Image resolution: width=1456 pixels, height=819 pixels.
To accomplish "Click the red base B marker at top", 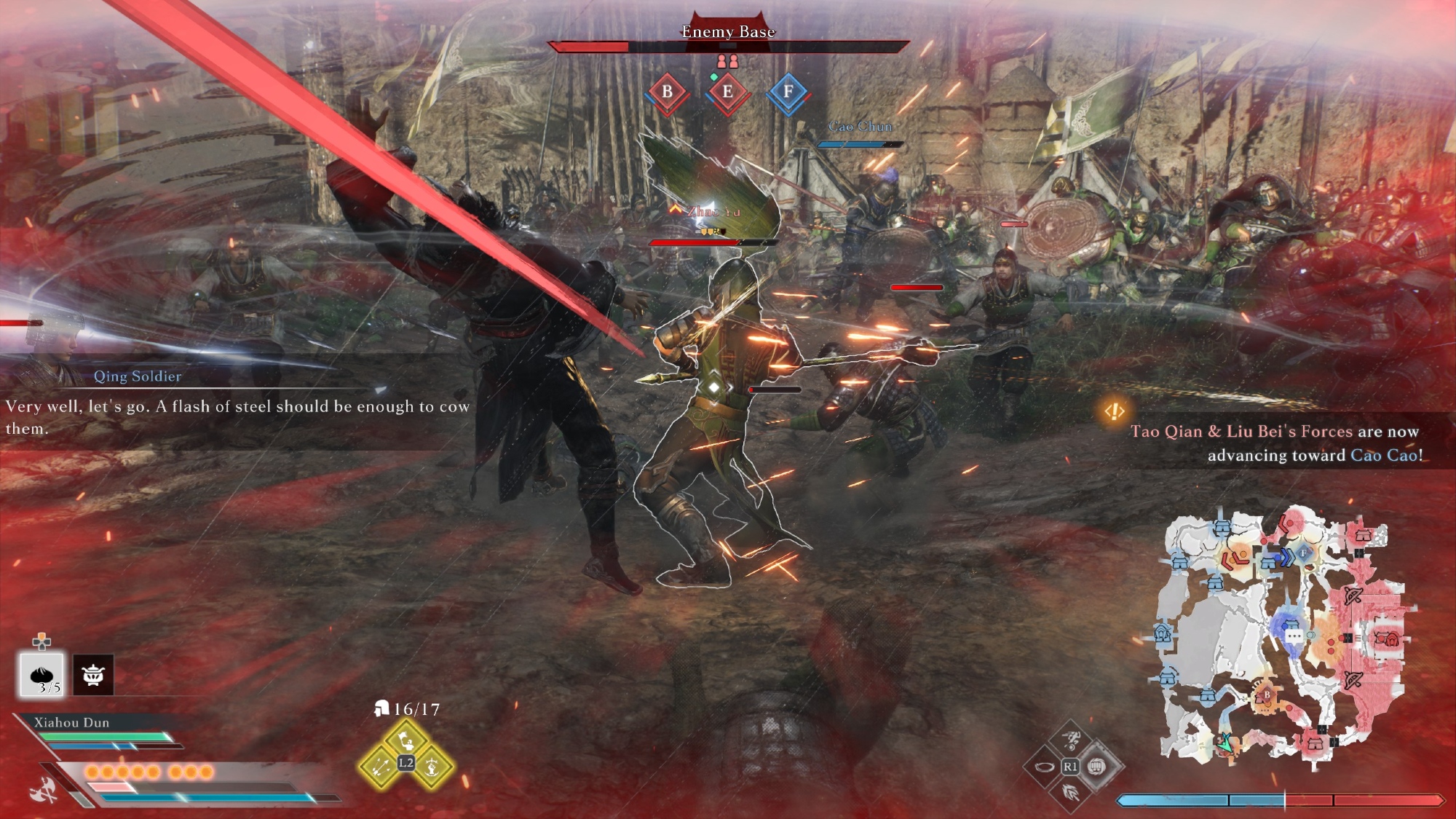I will [667, 92].
